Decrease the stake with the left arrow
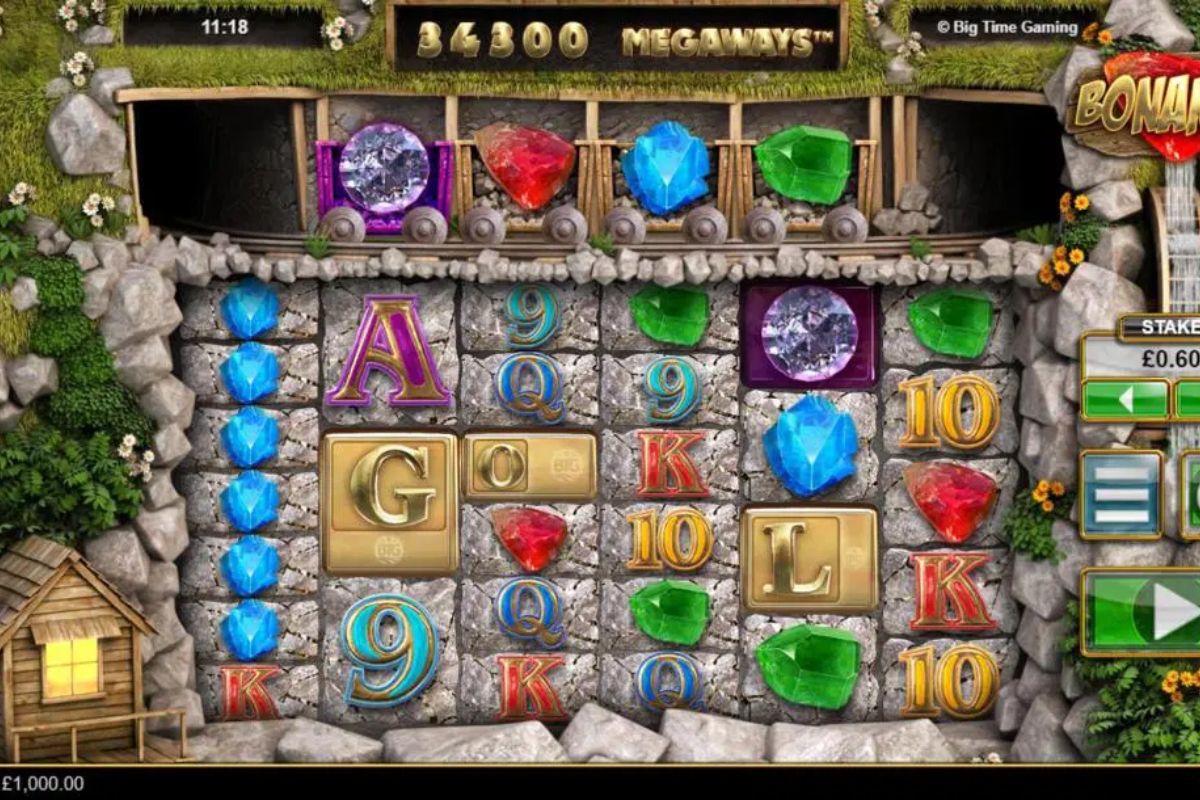Viewport: 1200px width, 800px height. (x=1125, y=400)
